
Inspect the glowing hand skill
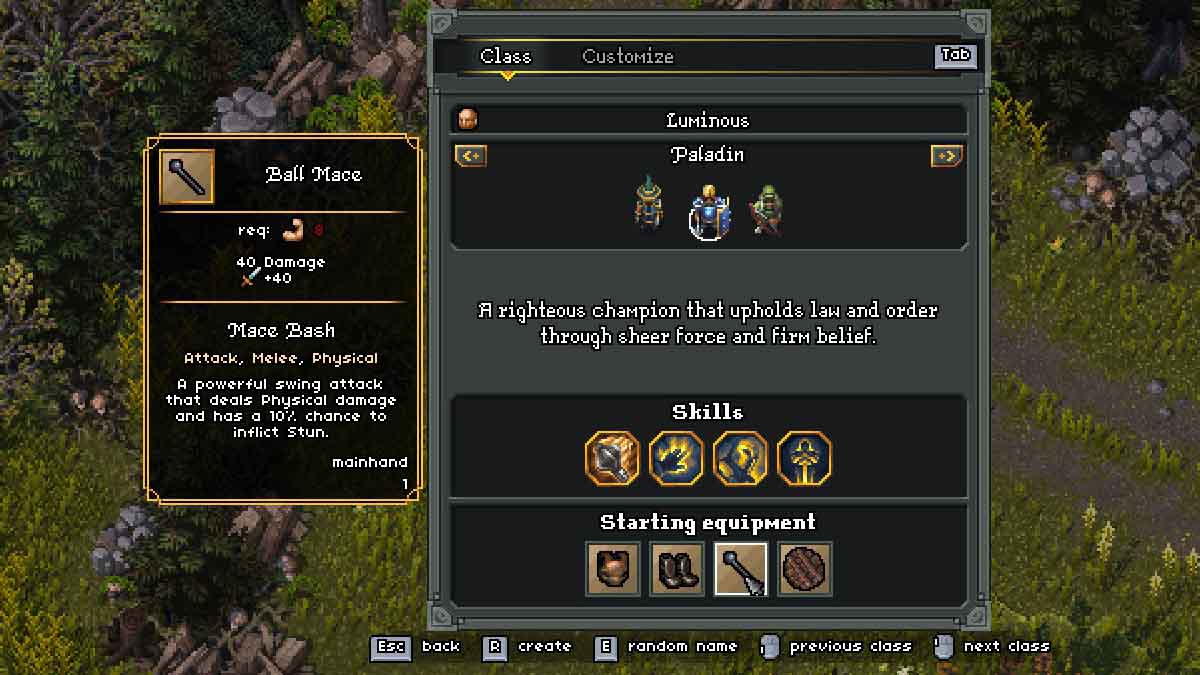coord(676,458)
